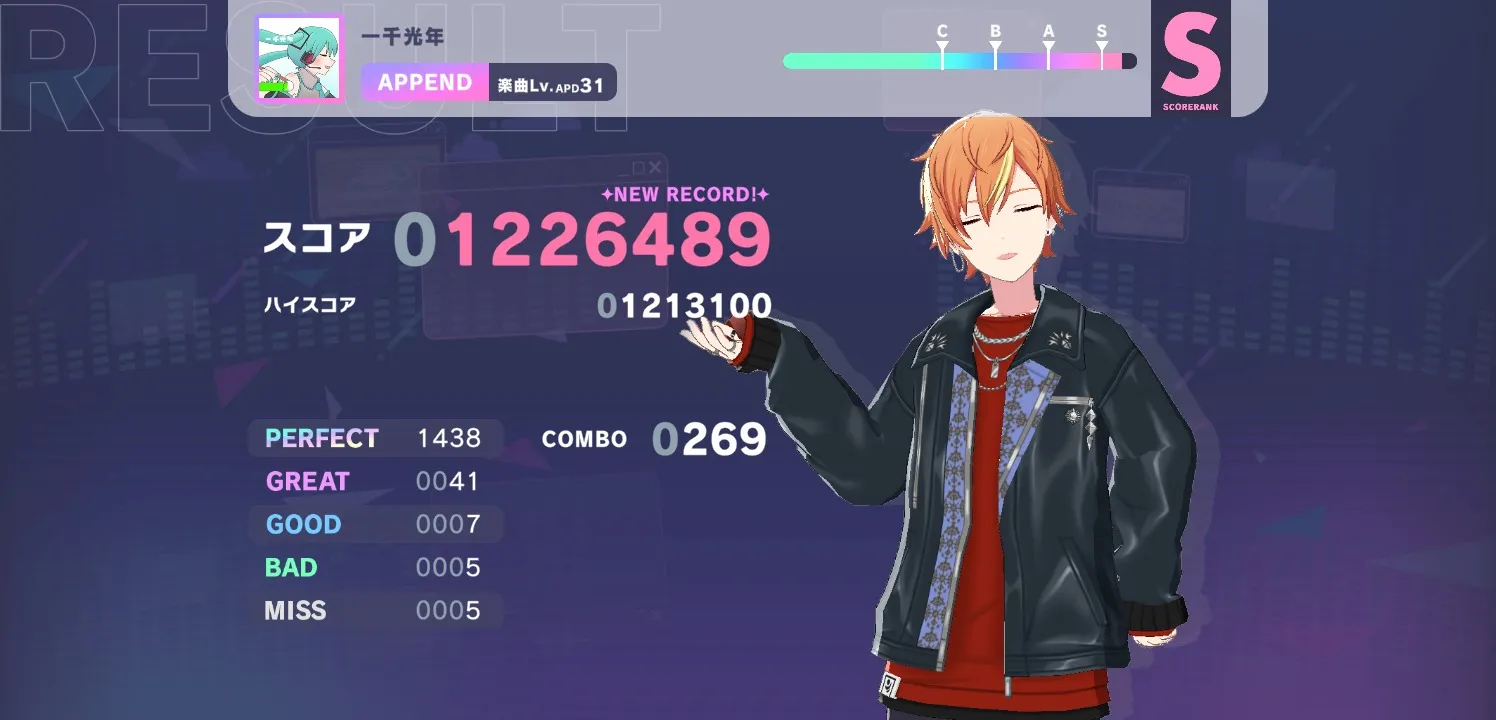Click the 一千光年 song jacket thumbnail

pyautogui.click(x=299, y=59)
